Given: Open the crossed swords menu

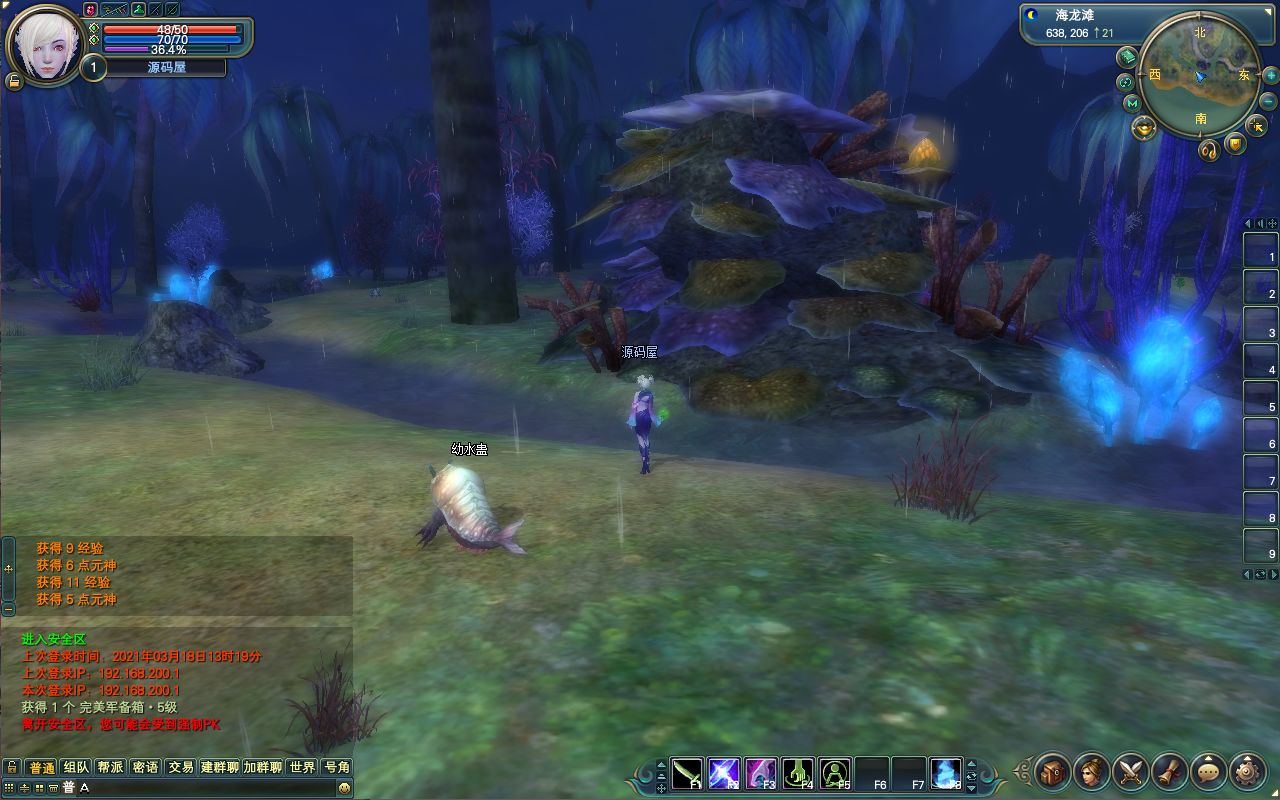Looking at the screenshot, I should 1131,772.
